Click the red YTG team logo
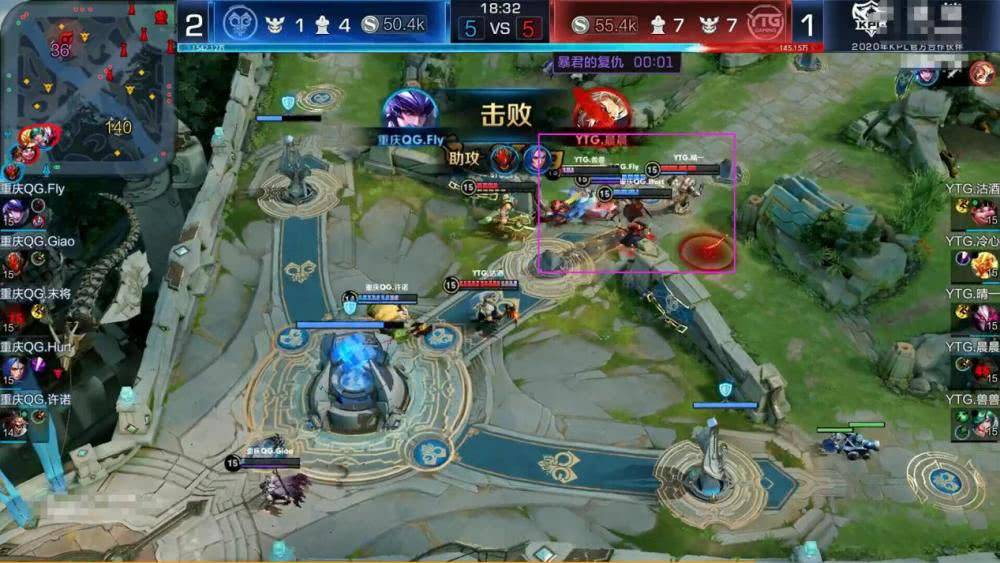The image size is (1000, 563). click(x=769, y=24)
